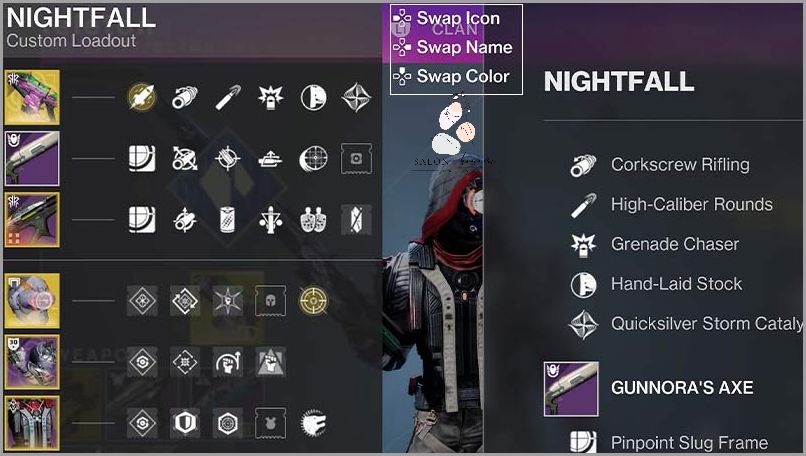Image resolution: width=806 pixels, height=456 pixels.
Task: Choose the exotic helmet armor thumbnail
Action: tap(32, 300)
